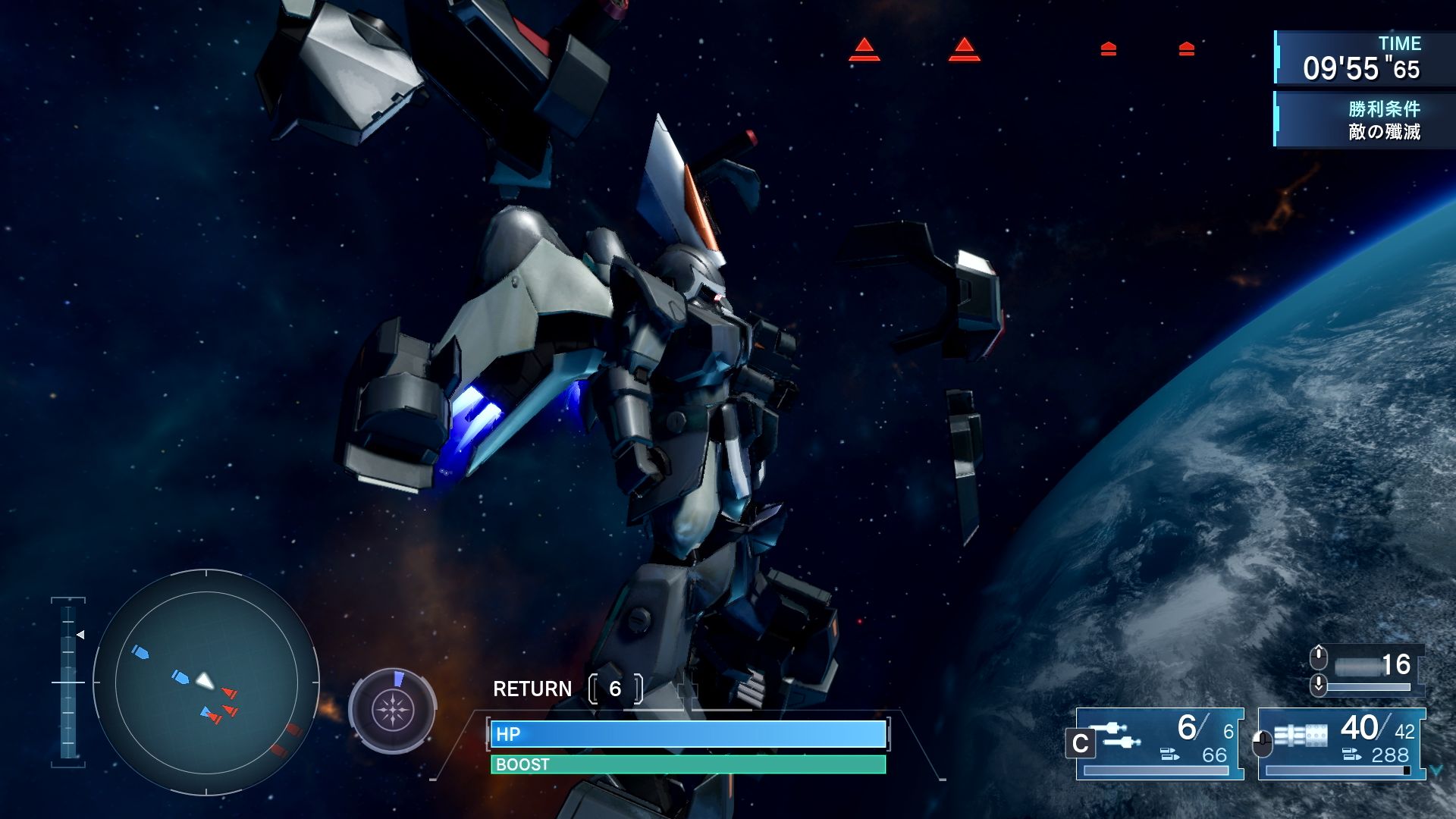Select the missile weapon slot

[1160, 743]
